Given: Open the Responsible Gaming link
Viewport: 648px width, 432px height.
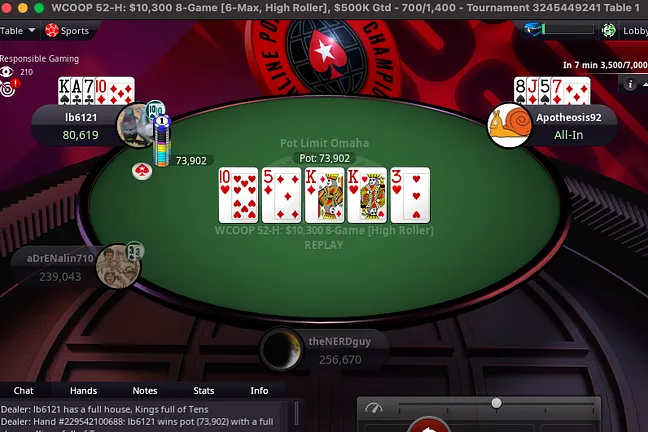Looking at the screenshot, I should (39, 59).
